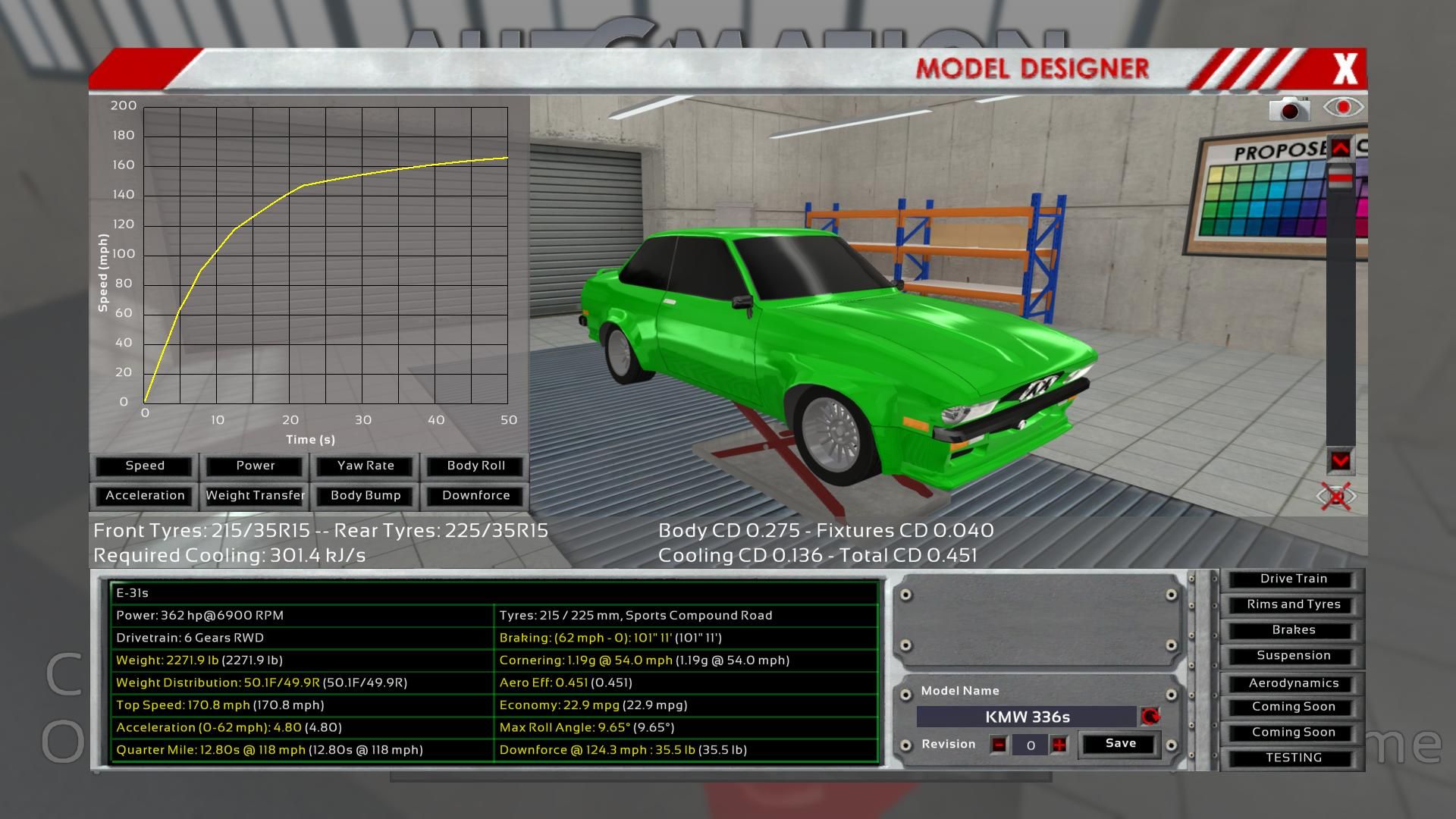Go to Rims and Tyres
The width and height of the screenshot is (1456, 819).
tap(1293, 604)
